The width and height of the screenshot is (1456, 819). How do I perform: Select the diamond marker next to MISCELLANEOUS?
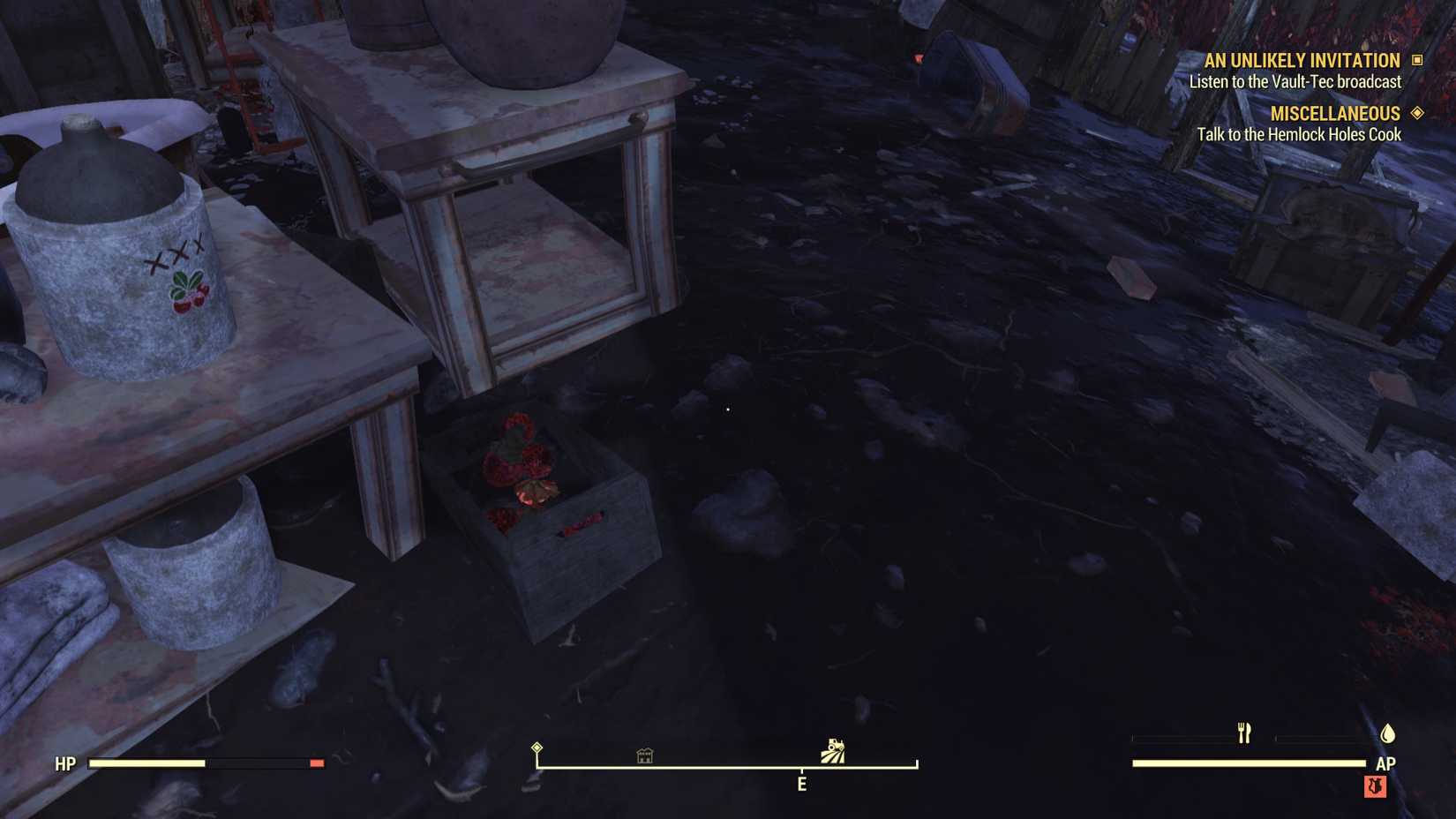coord(1419,113)
